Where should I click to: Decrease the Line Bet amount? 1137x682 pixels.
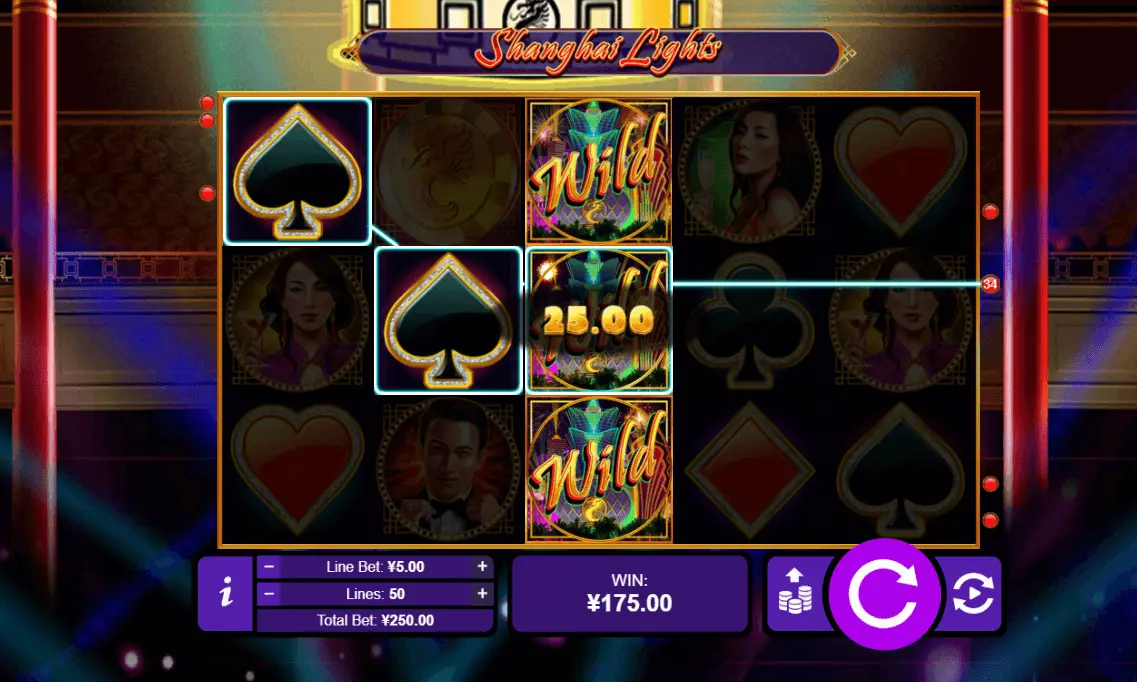click(x=269, y=566)
